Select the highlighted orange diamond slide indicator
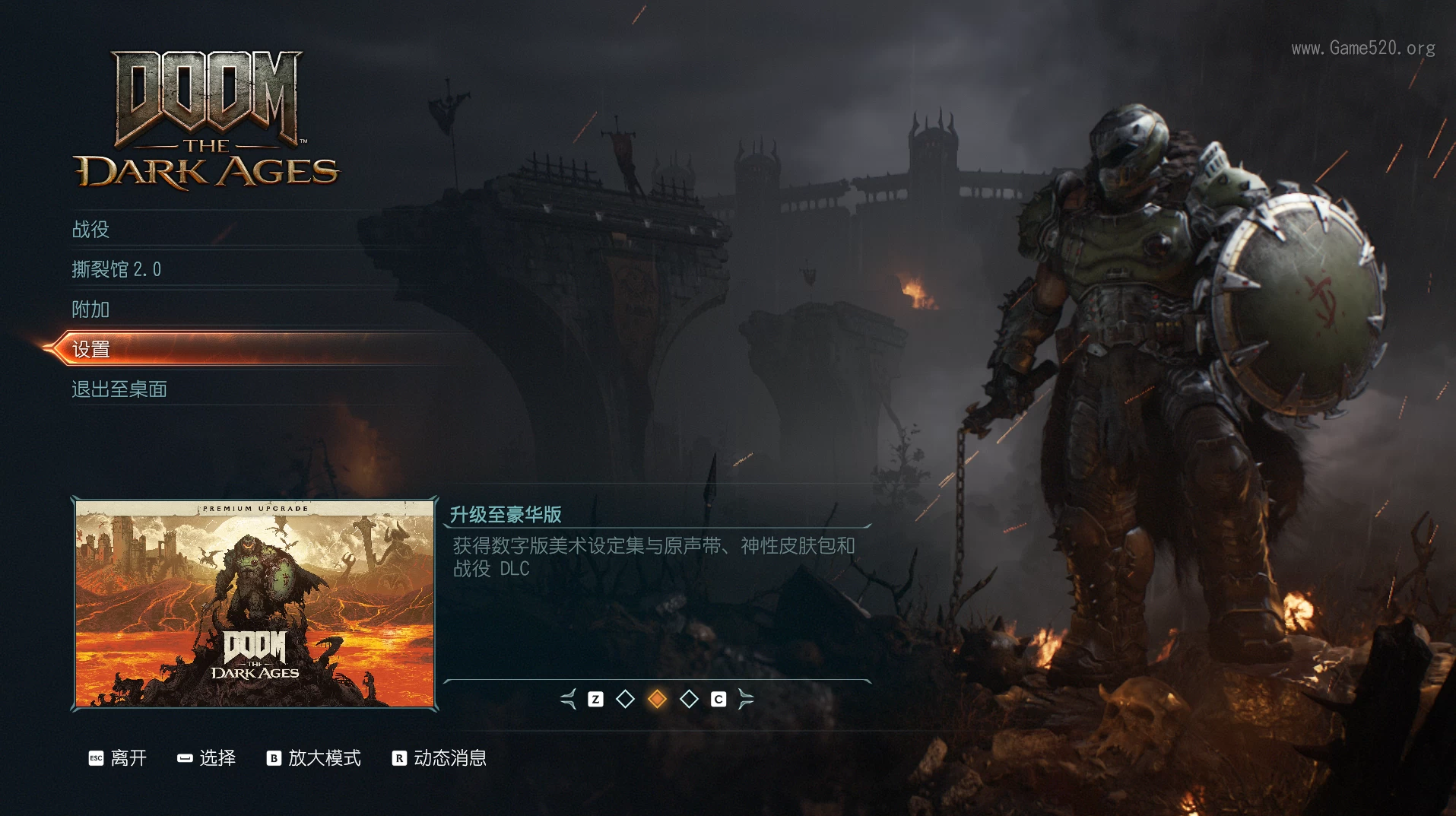The height and width of the screenshot is (816, 1456). coord(657,699)
